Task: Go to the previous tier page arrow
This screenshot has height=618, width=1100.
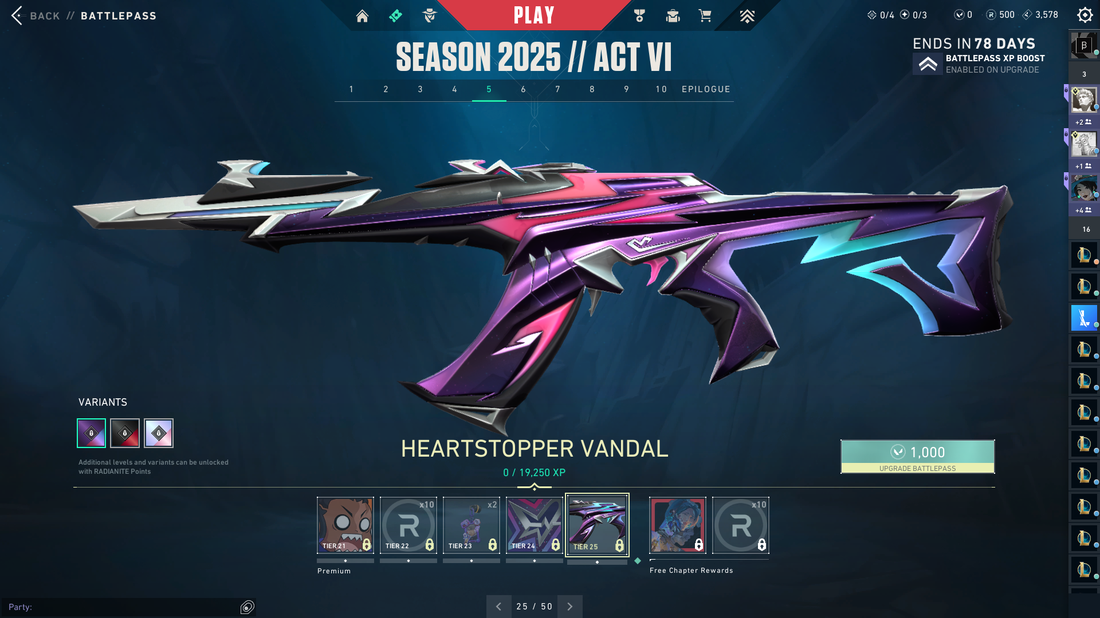Action: point(499,606)
